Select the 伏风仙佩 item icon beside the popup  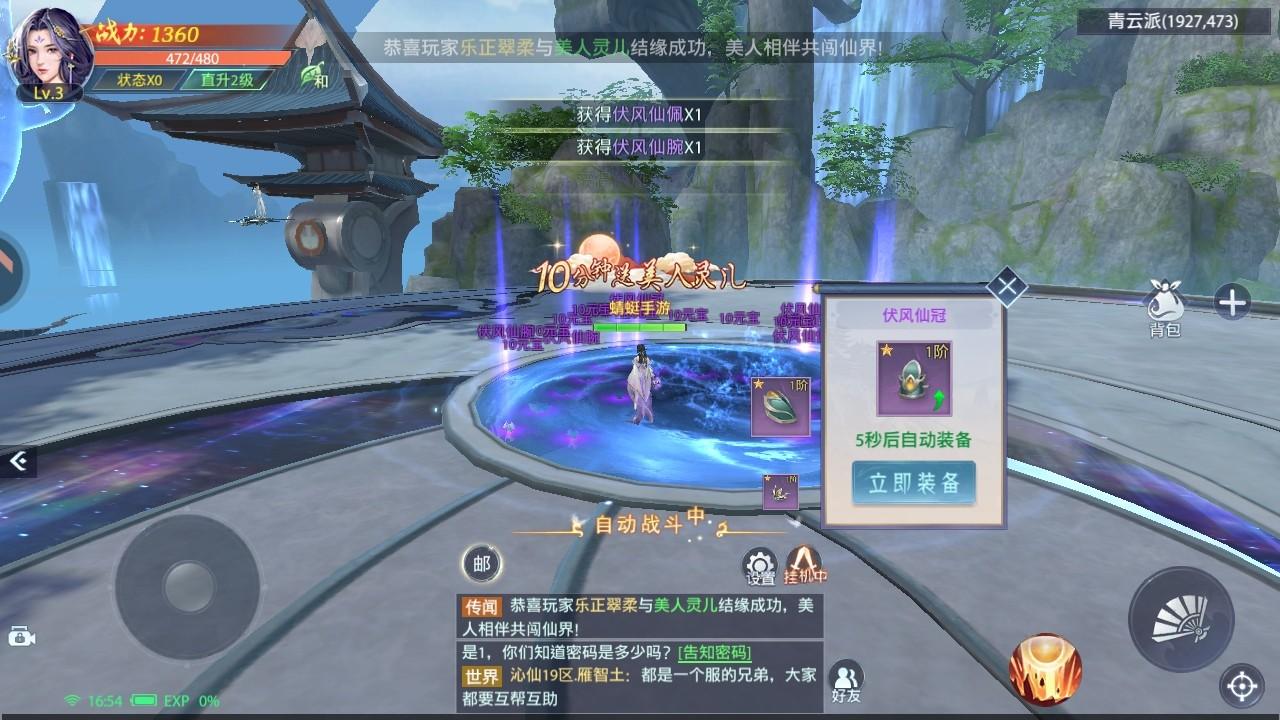778,407
